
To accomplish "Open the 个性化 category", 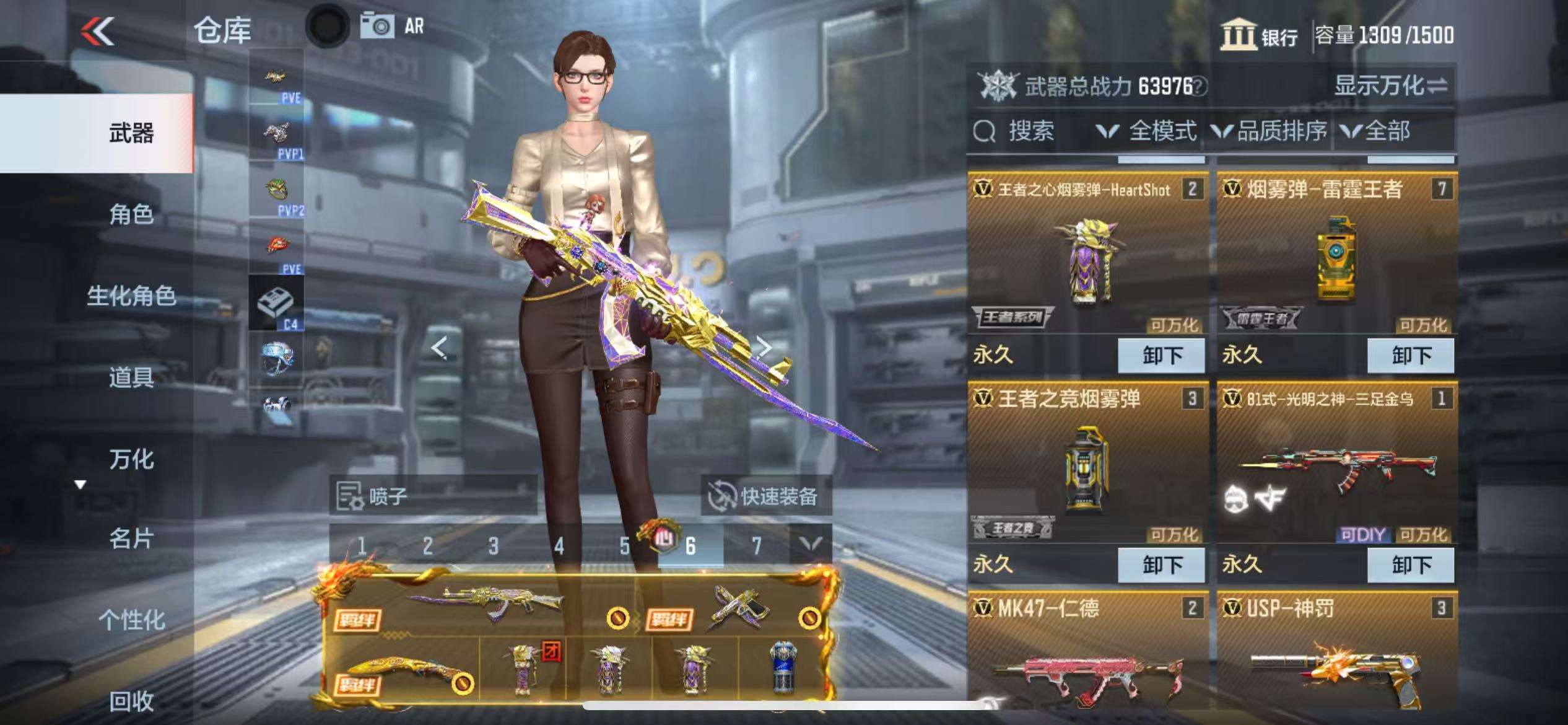I will [131, 620].
